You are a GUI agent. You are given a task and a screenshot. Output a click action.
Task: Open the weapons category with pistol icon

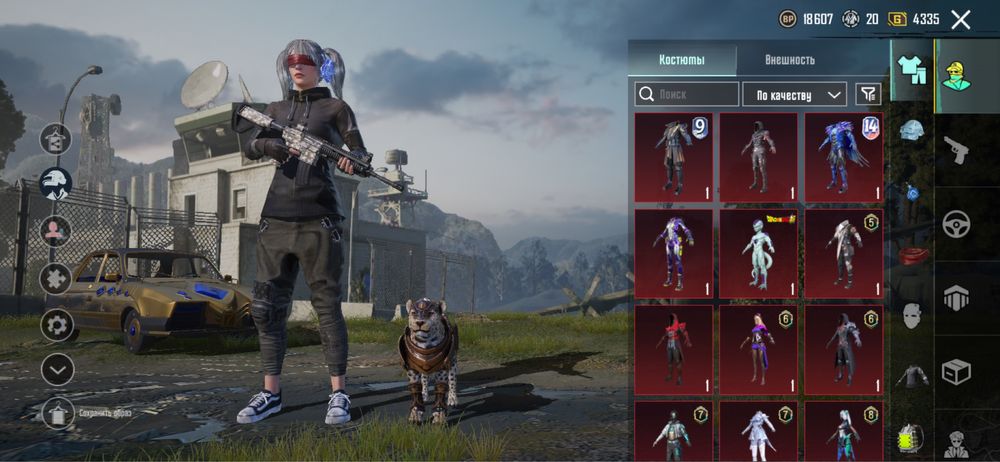point(957,151)
